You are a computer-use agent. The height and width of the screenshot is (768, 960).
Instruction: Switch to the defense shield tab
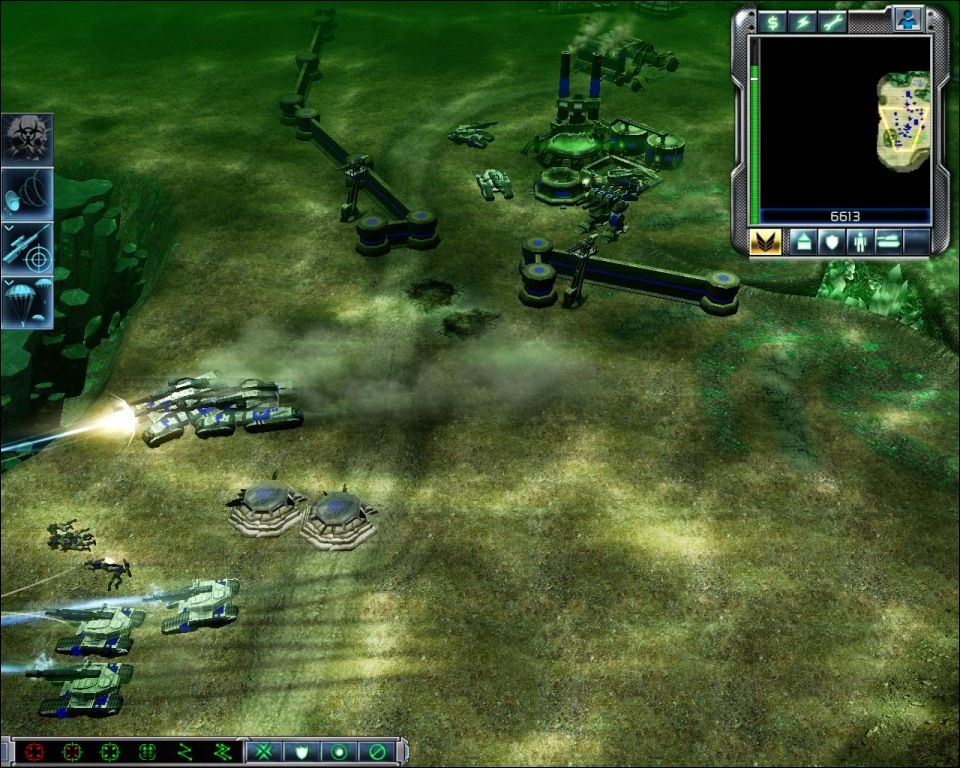831,242
